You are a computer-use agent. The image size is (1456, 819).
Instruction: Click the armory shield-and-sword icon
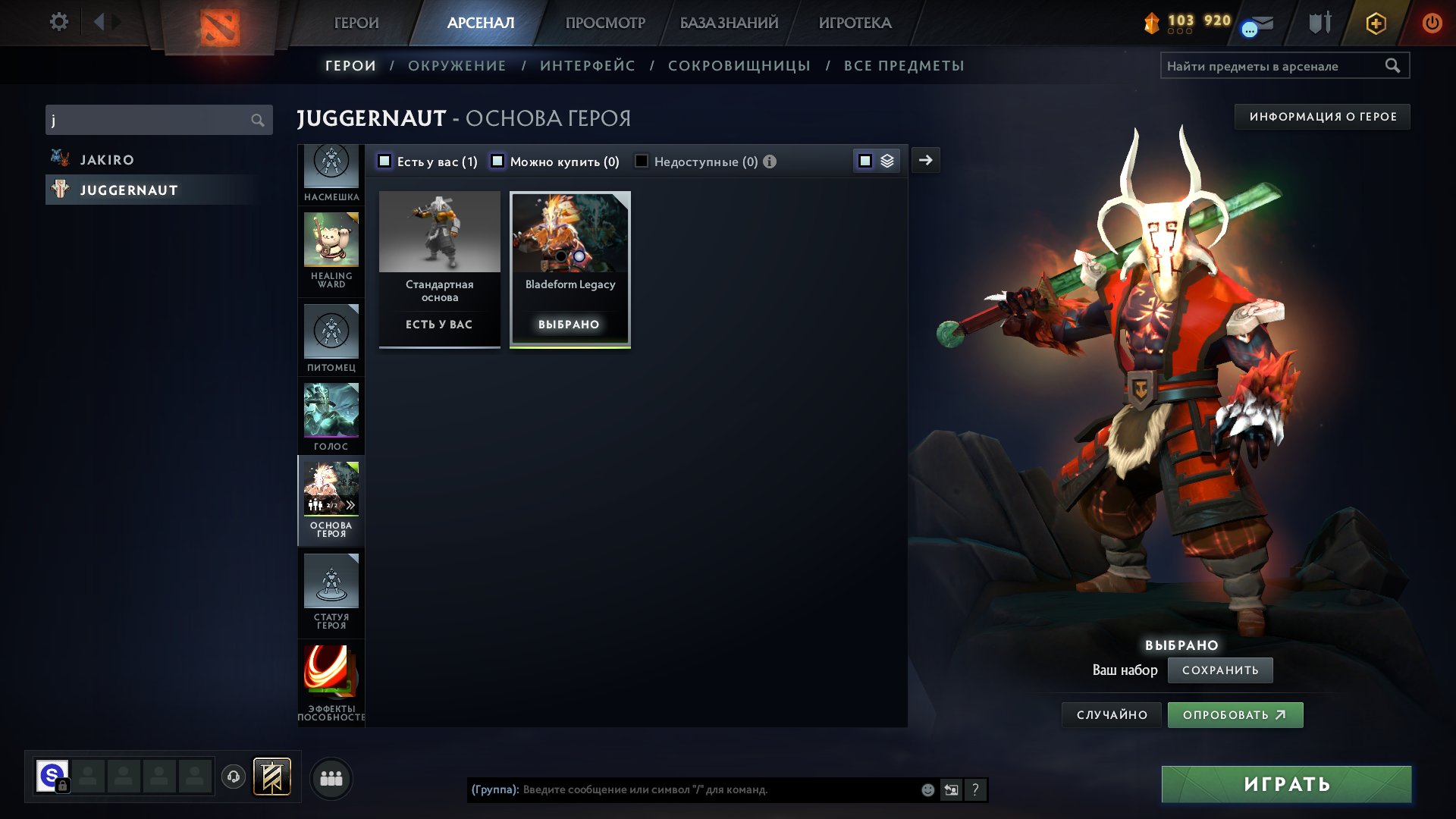tap(1319, 23)
